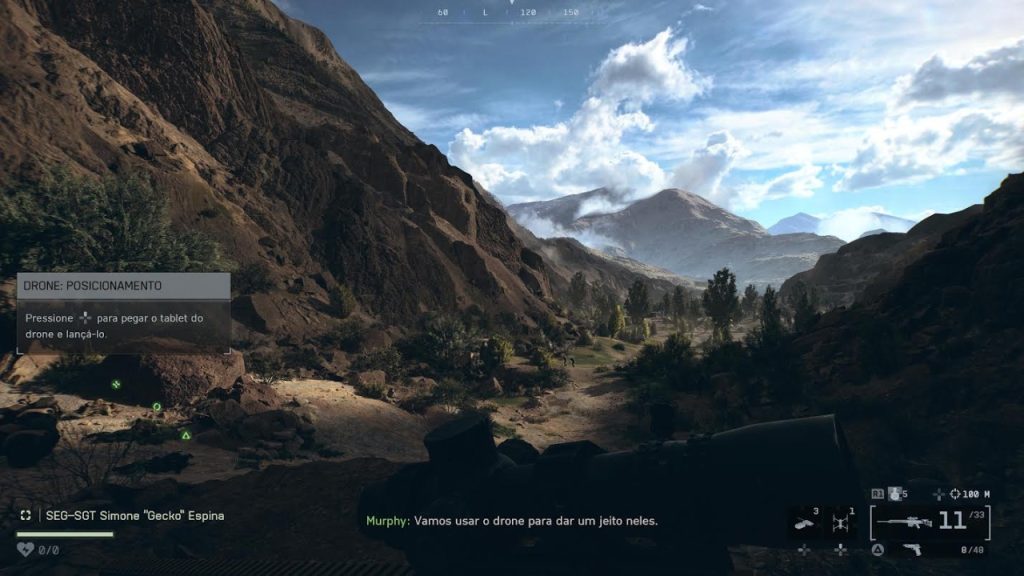
Task: Switch to the pistol sidearm
Action: coord(911,549)
